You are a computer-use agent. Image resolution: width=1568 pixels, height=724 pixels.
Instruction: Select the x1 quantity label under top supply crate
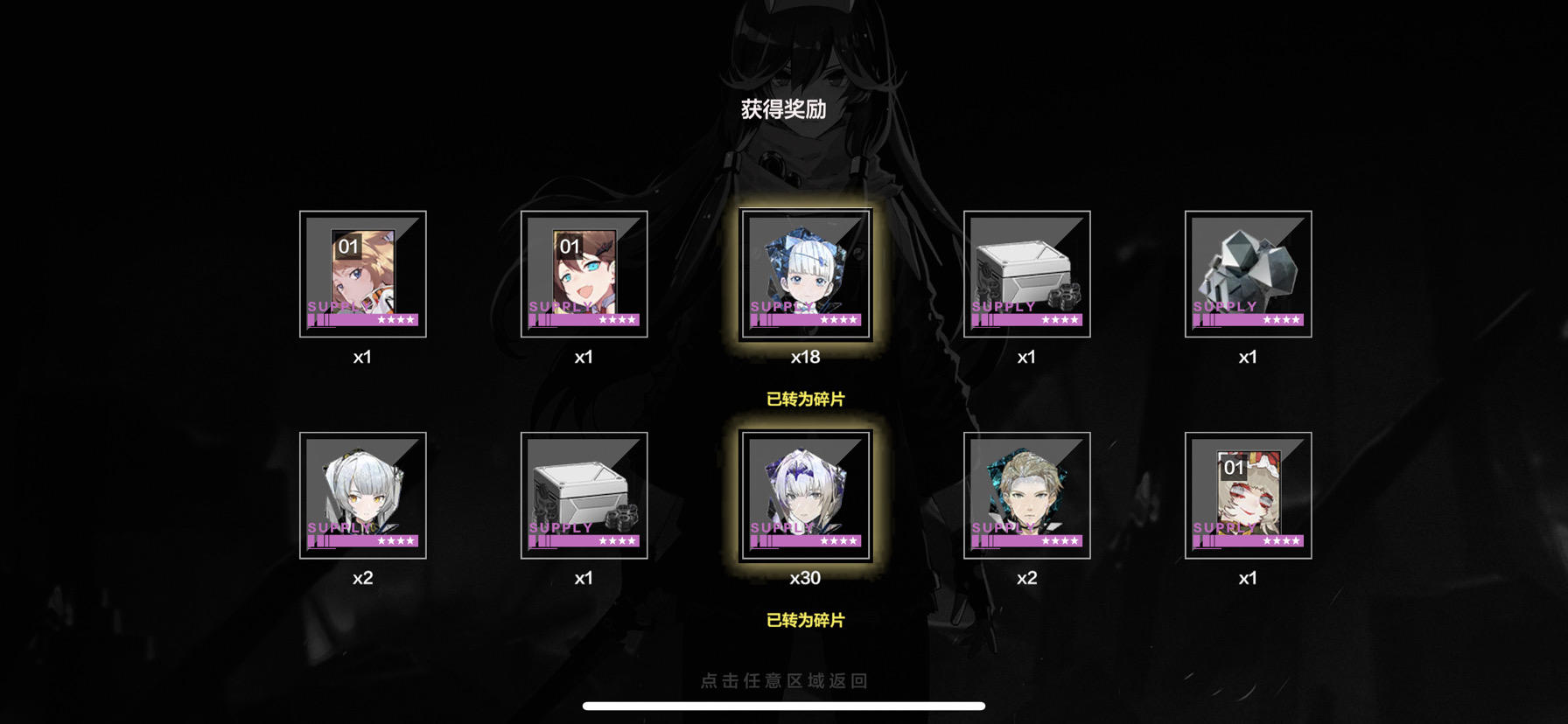(x=1027, y=357)
